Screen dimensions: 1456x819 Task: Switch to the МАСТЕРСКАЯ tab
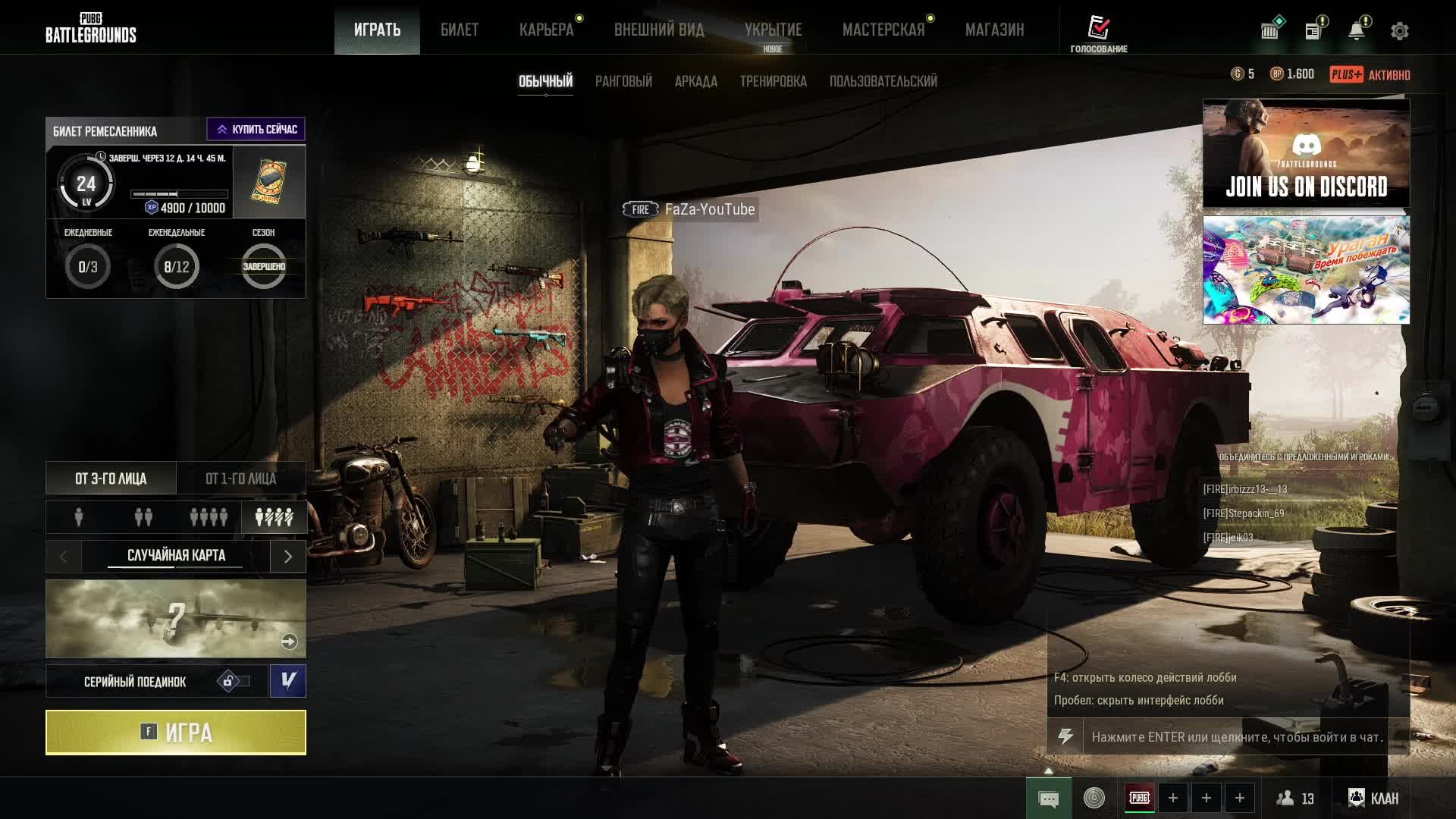(x=883, y=30)
